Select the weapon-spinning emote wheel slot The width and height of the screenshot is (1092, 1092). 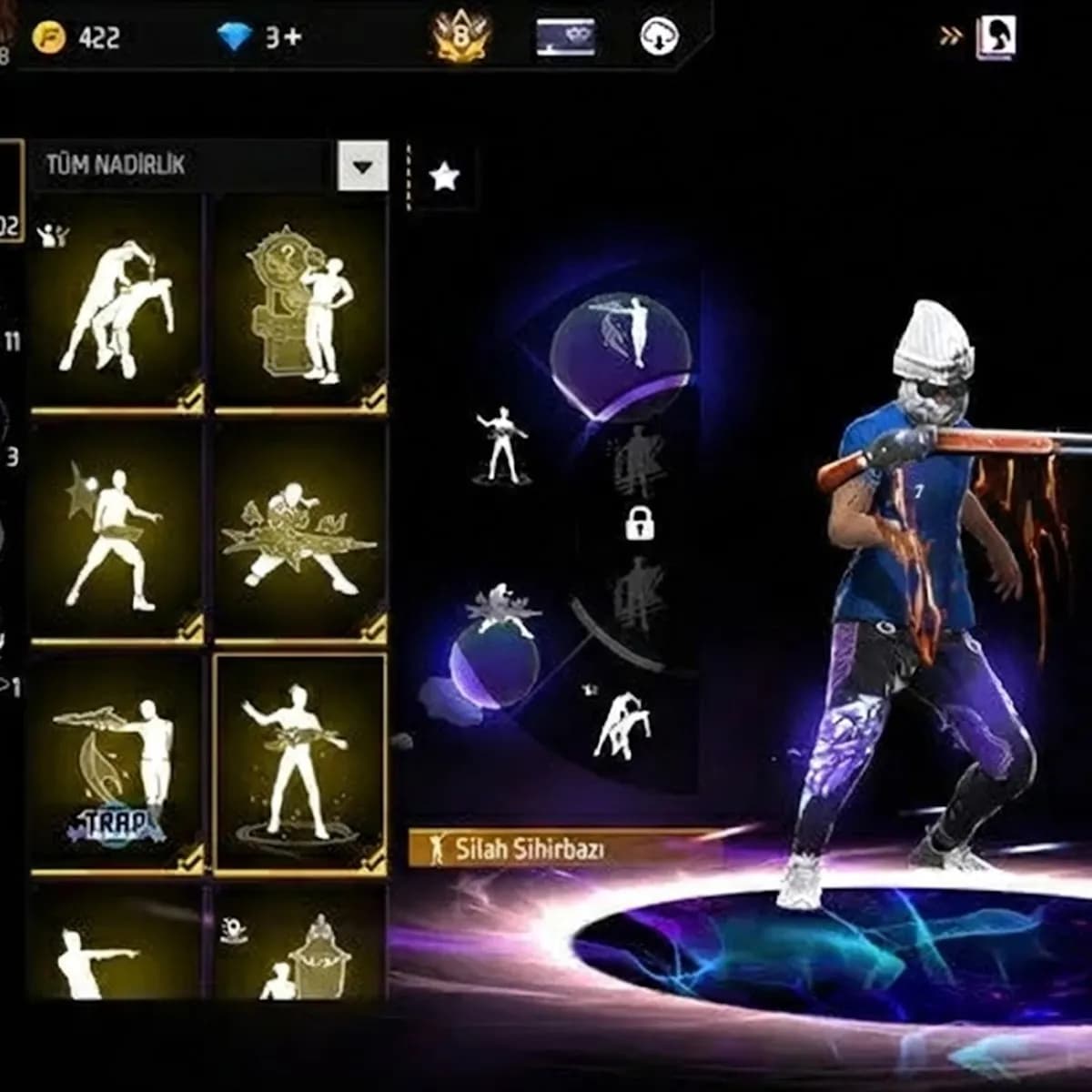(x=500, y=446)
